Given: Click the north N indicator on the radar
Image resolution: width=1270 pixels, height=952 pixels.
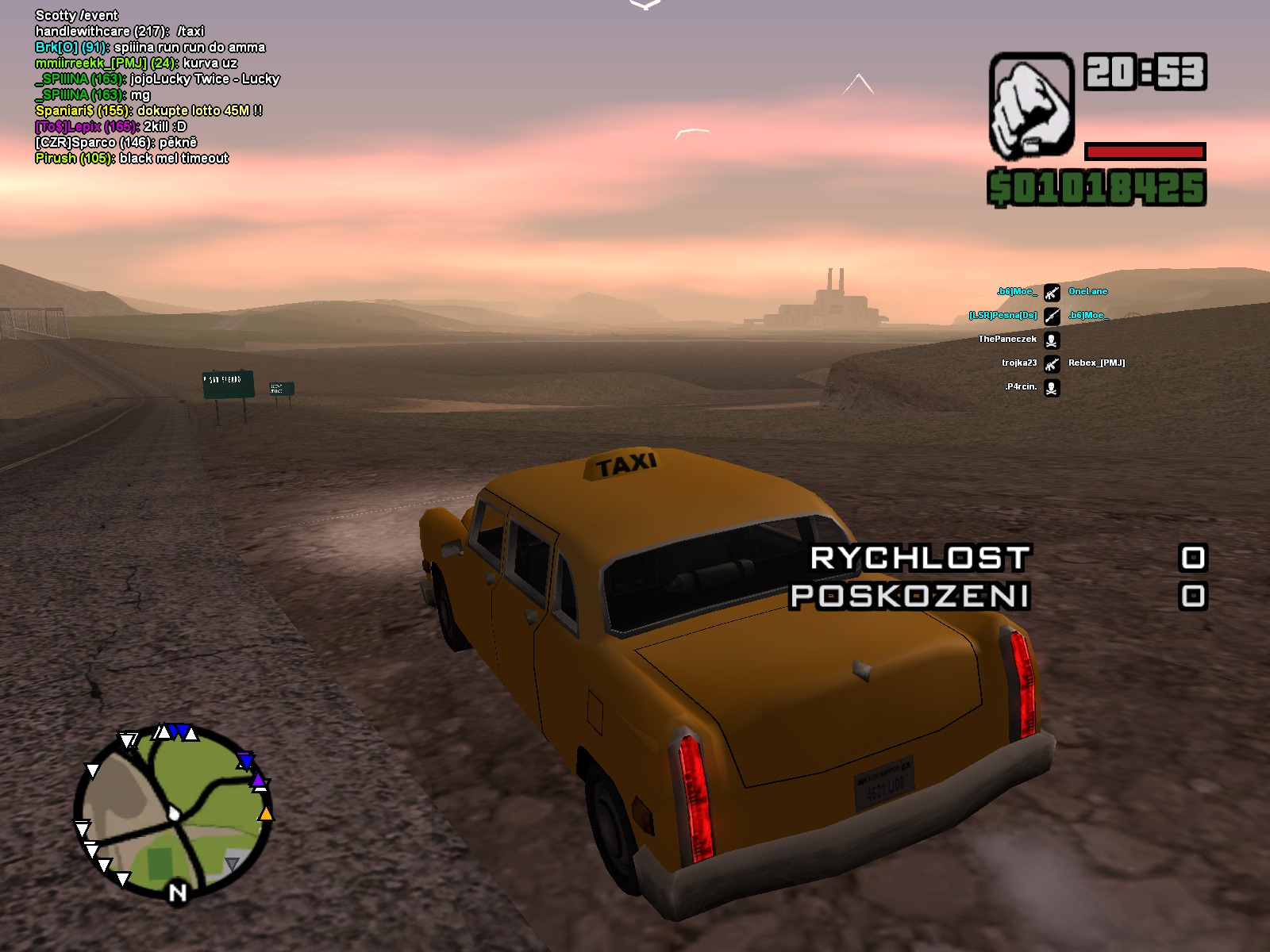Looking at the screenshot, I should 178,893.
